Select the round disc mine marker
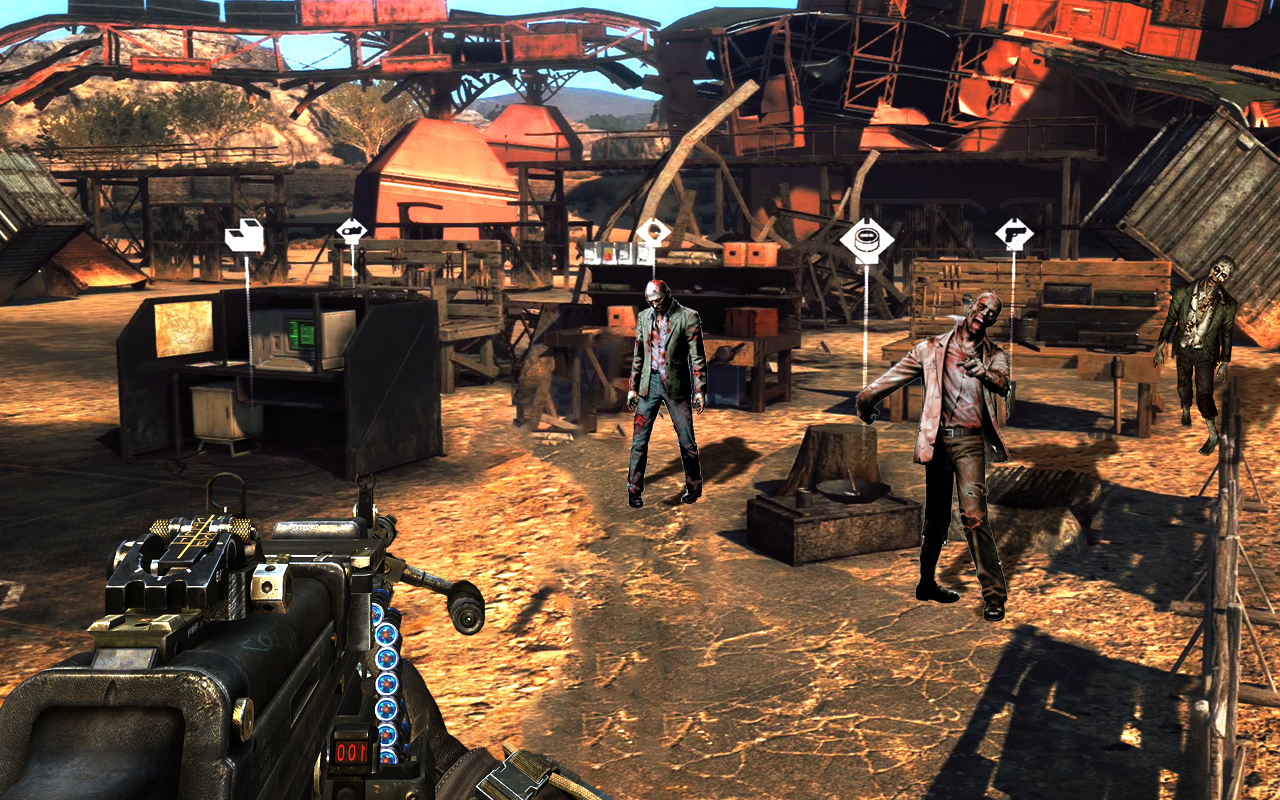Viewport: 1280px width, 800px height. click(865, 241)
